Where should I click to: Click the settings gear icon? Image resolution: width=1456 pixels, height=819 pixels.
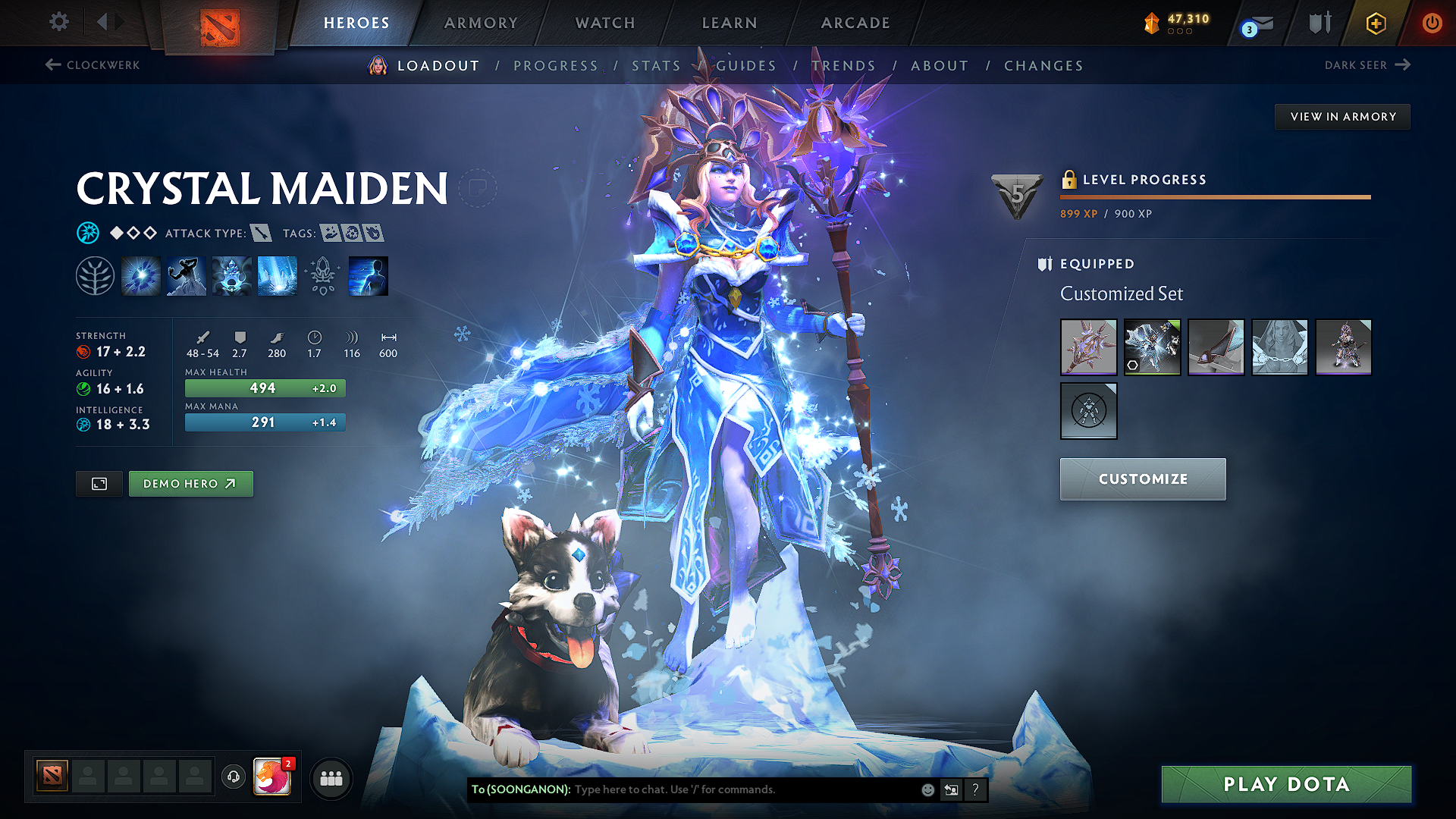coord(58,22)
